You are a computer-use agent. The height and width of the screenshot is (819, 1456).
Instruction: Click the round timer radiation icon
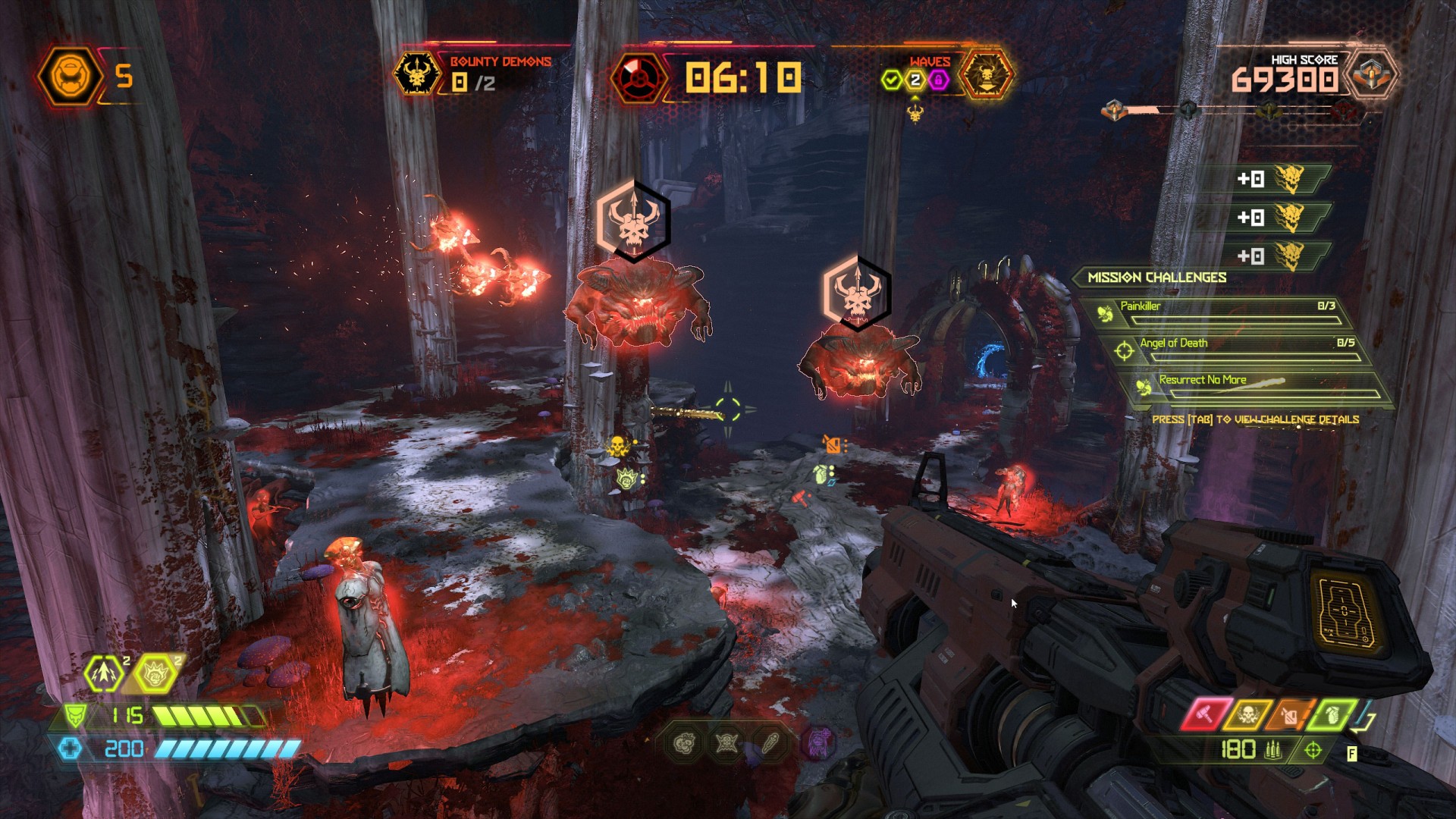click(x=639, y=77)
